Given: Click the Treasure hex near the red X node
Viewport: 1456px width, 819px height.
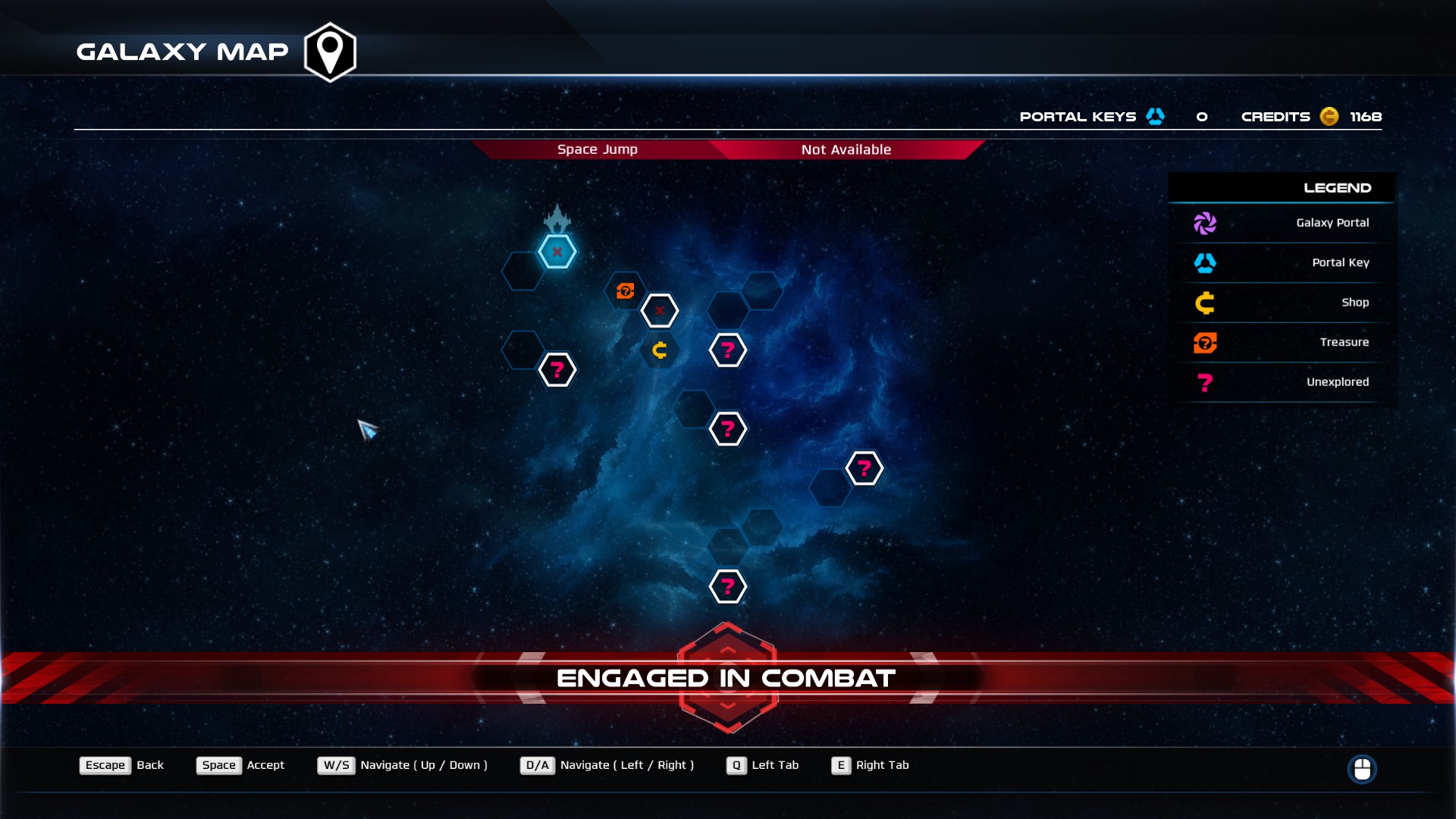Looking at the screenshot, I should (x=624, y=290).
